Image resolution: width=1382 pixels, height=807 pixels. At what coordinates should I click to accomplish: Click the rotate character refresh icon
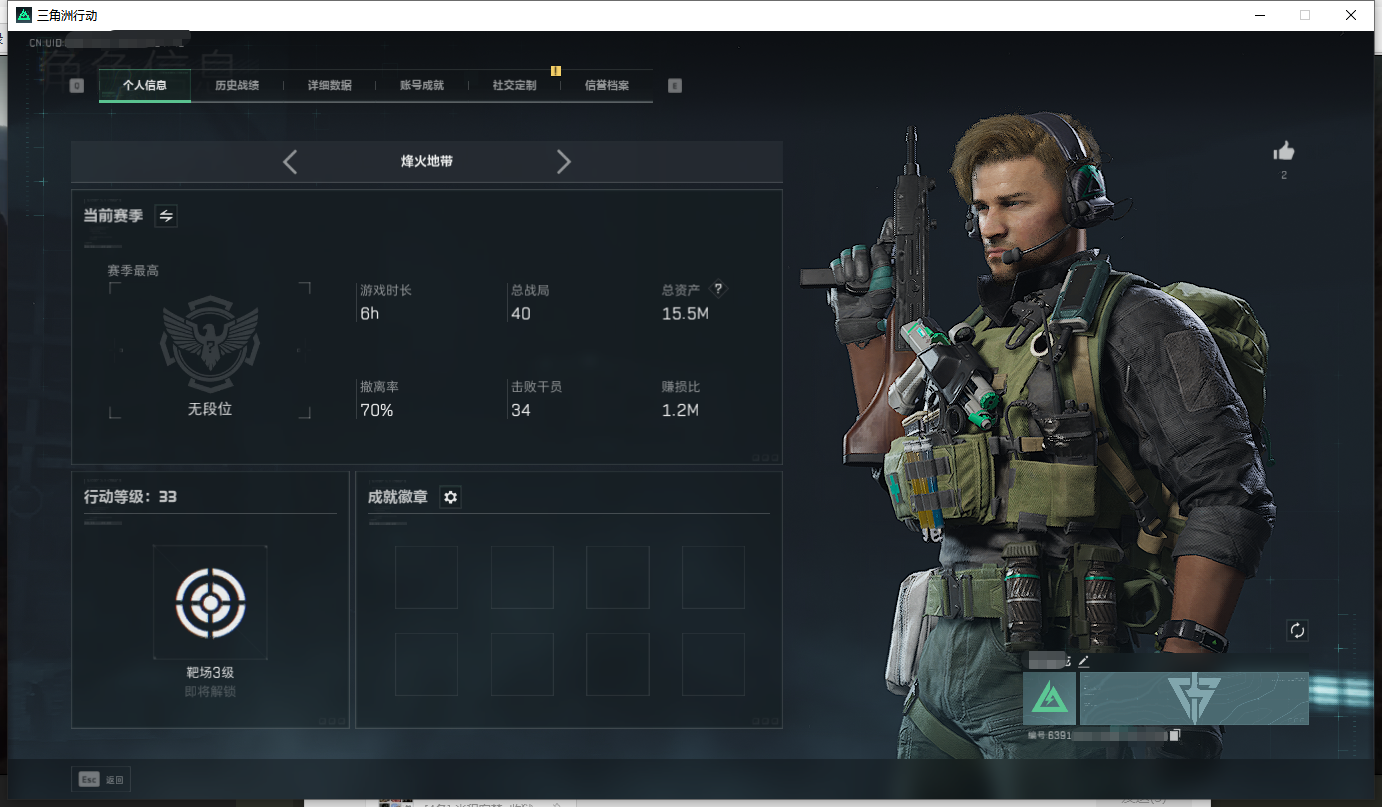tap(1297, 630)
